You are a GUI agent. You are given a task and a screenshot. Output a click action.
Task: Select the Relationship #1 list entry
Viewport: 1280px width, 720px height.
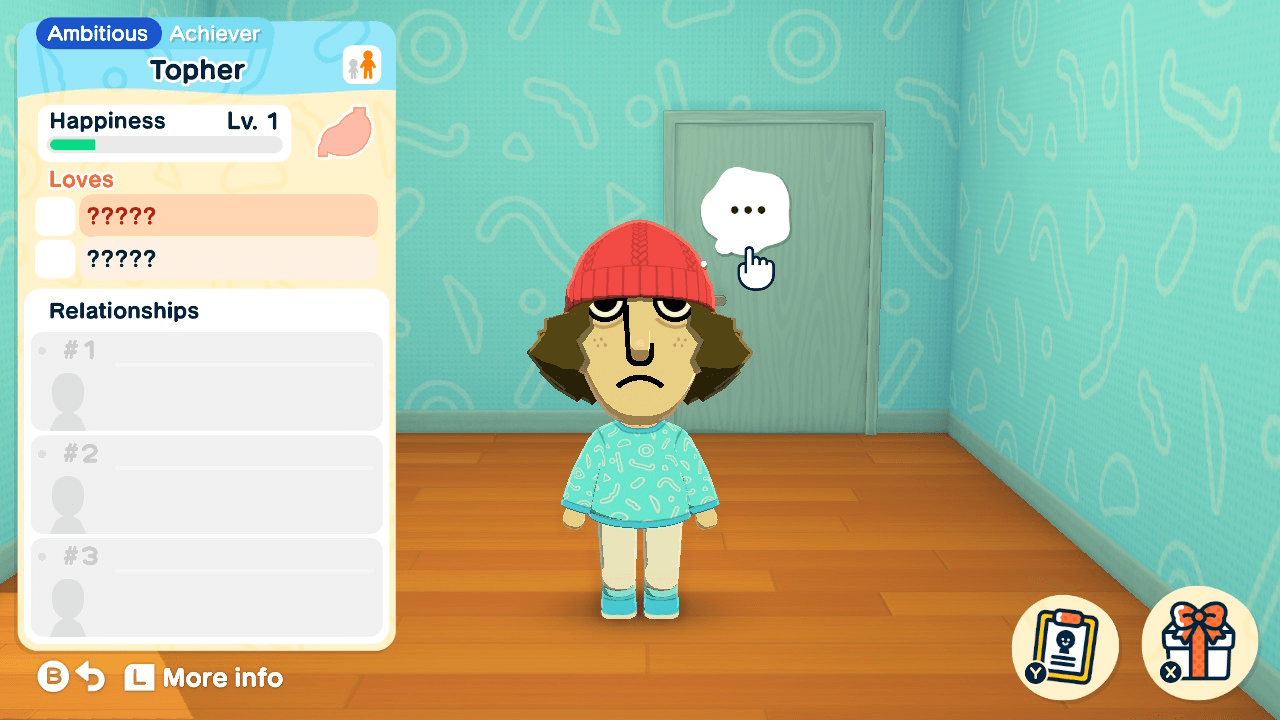coord(205,383)
